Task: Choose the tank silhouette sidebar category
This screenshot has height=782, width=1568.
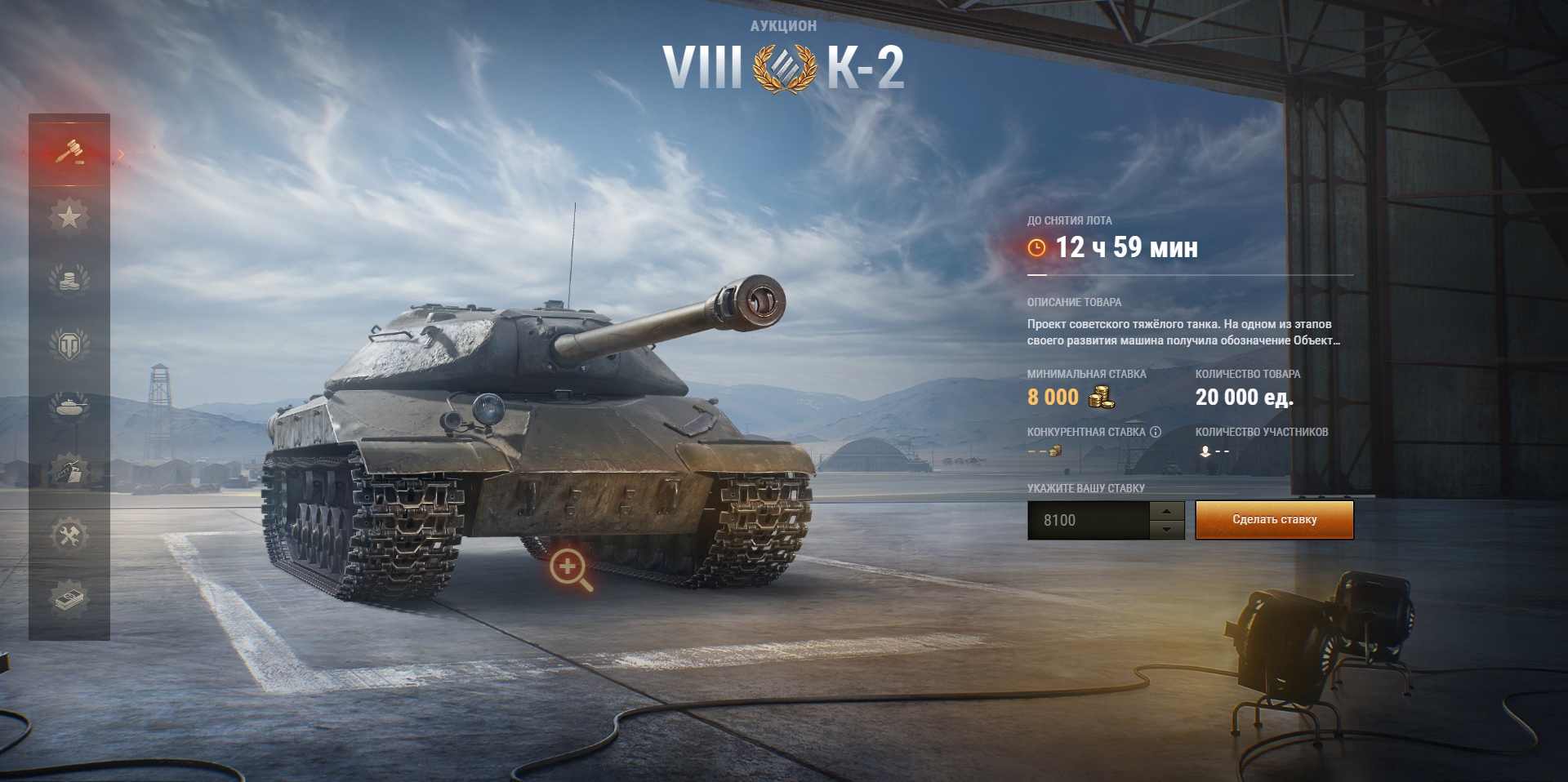Action: pyautogui.click(x=69, y=406)
